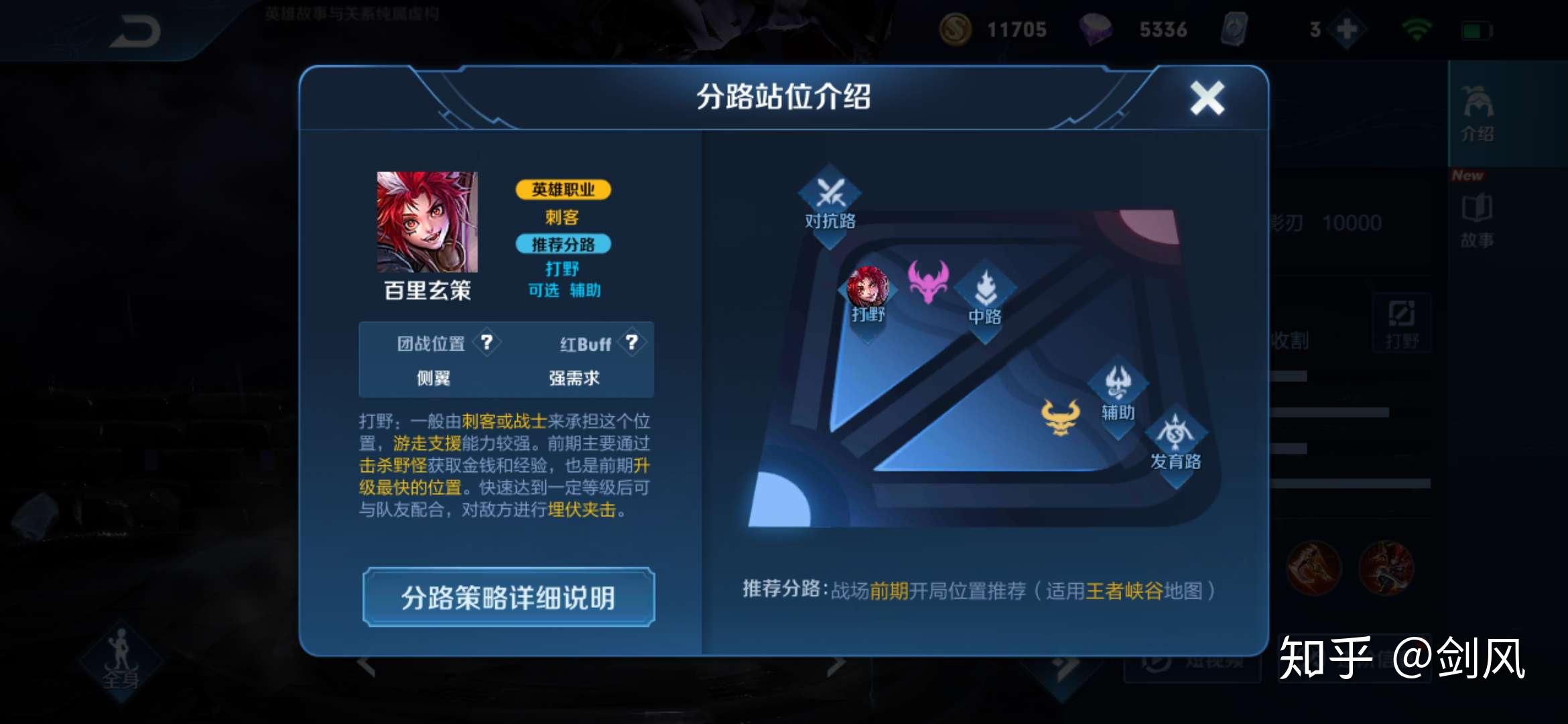This screenshot has height=724, width=1568.
Task: Click the diamond currency icon at the top
Action: (x=1100, y=29)
